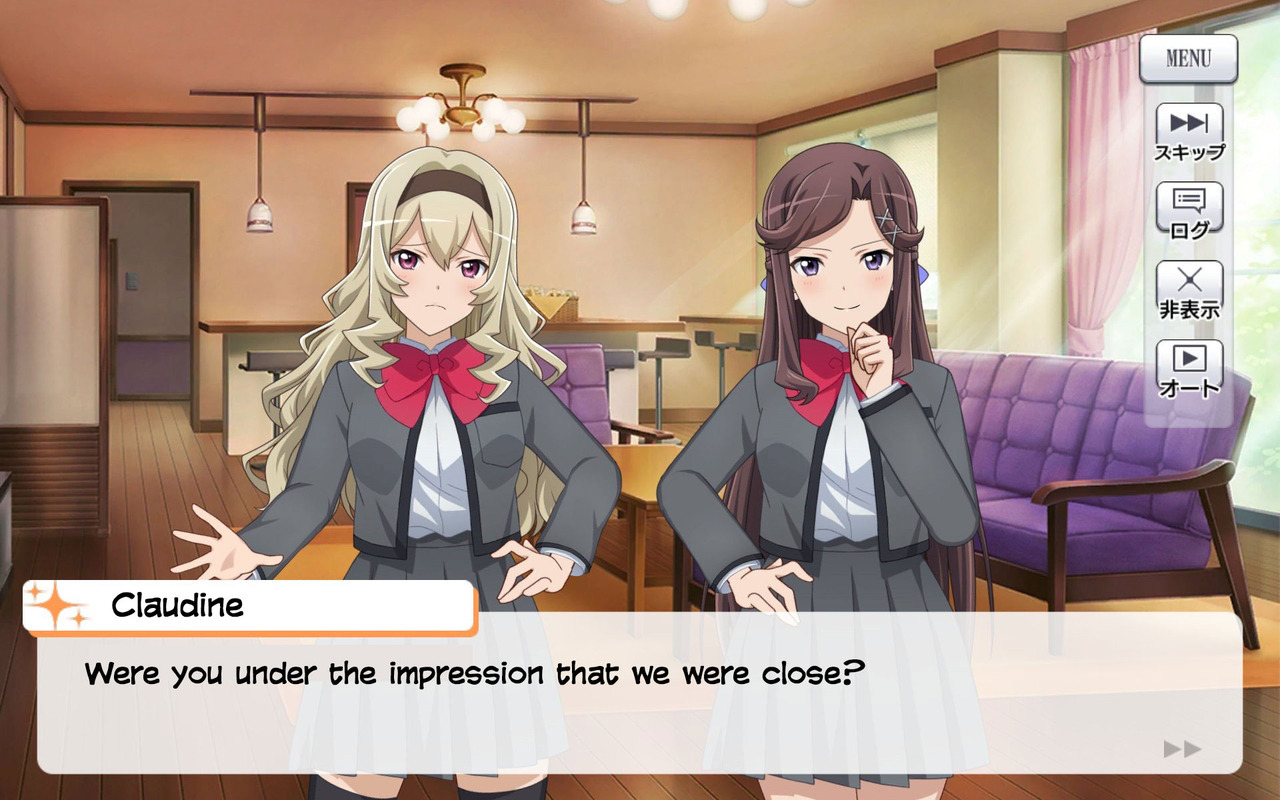The height and width of the screenshot is (800, 1280).
Task: Advance dialogue using the arrow indicator
Action: click(x=1182, y=749)
